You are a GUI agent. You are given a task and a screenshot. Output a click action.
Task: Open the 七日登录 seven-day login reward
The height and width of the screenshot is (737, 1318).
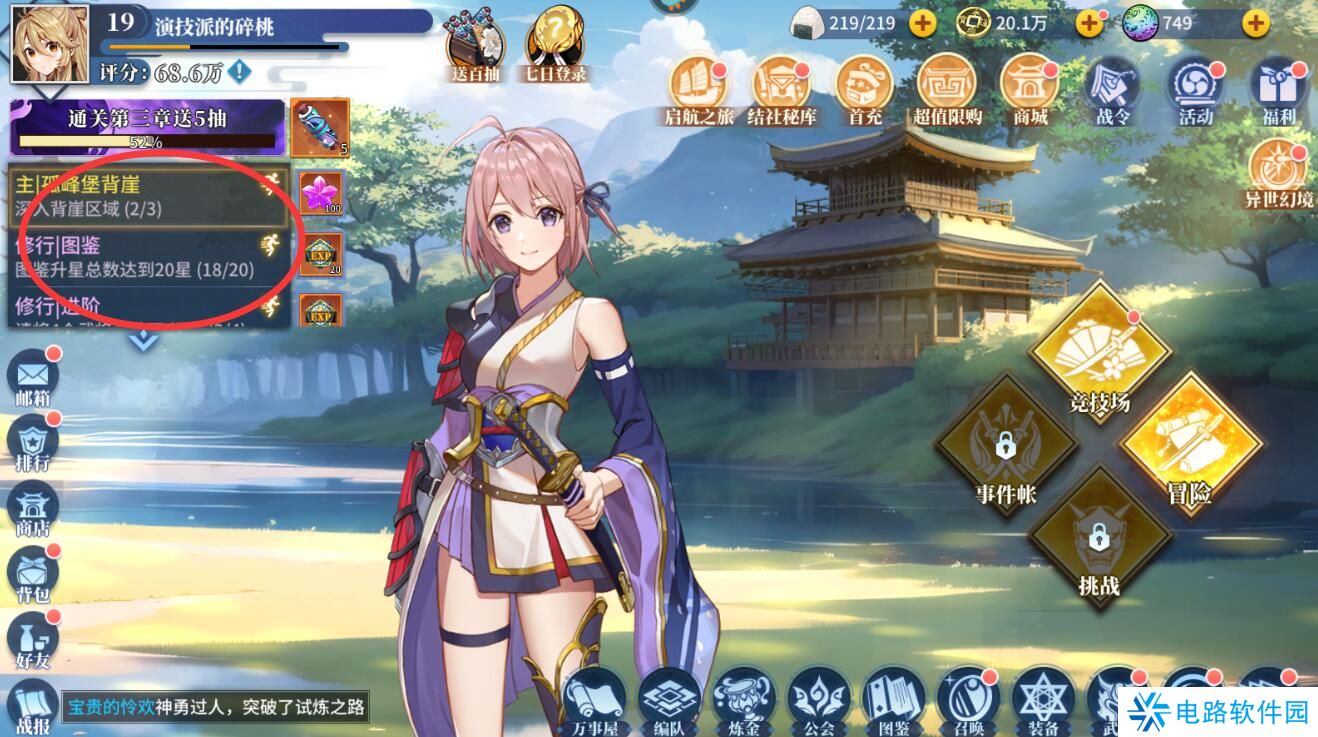(x=552, y=44)
